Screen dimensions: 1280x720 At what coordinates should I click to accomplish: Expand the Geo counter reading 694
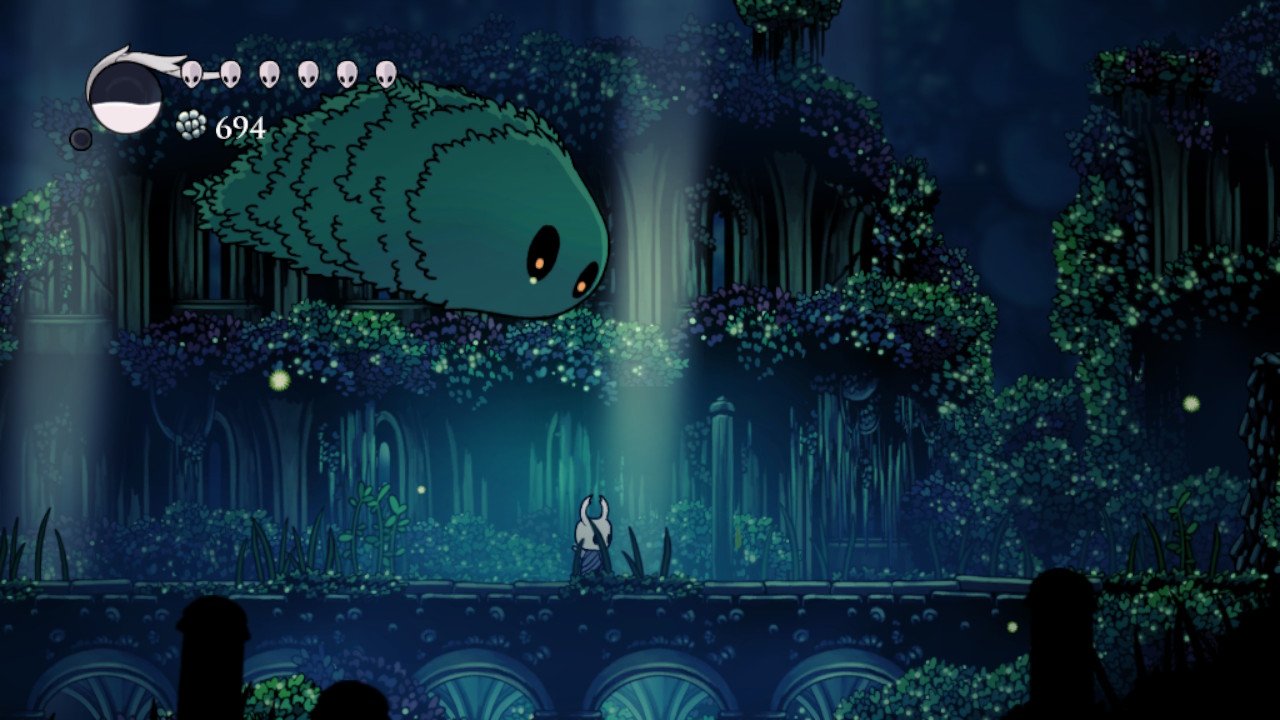237,128
